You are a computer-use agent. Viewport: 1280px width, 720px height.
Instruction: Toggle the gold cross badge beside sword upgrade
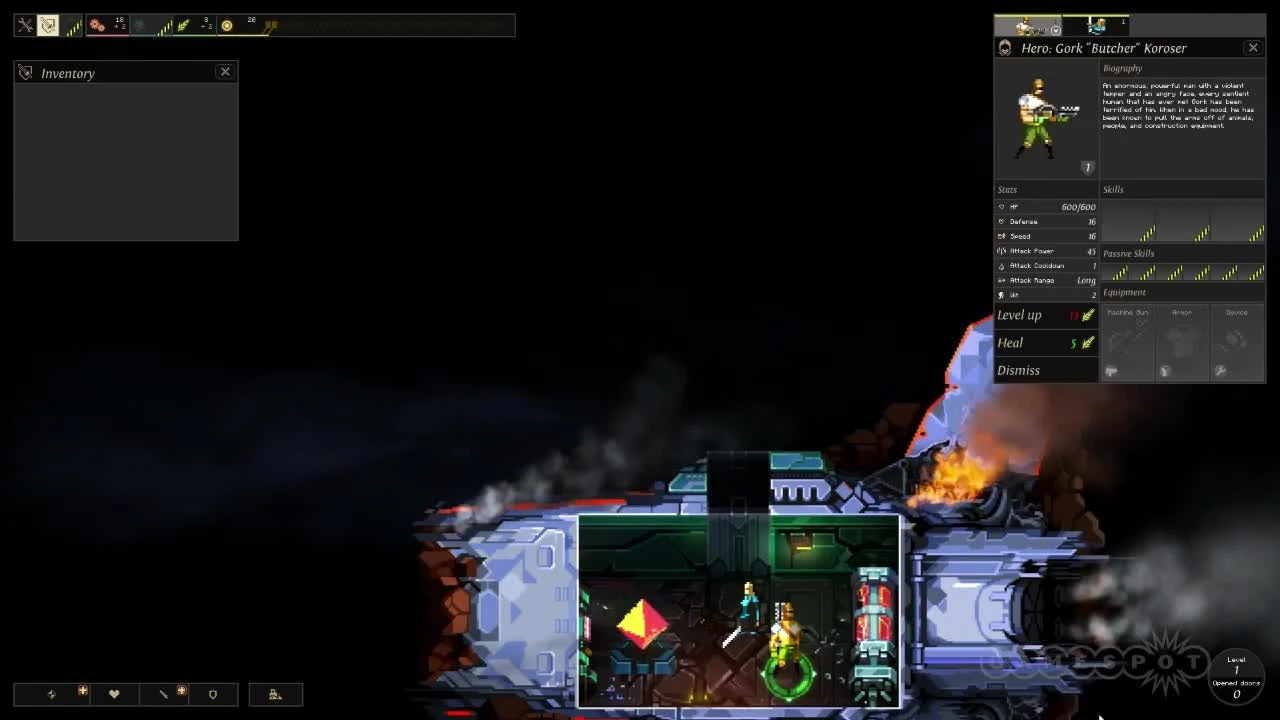181,690
